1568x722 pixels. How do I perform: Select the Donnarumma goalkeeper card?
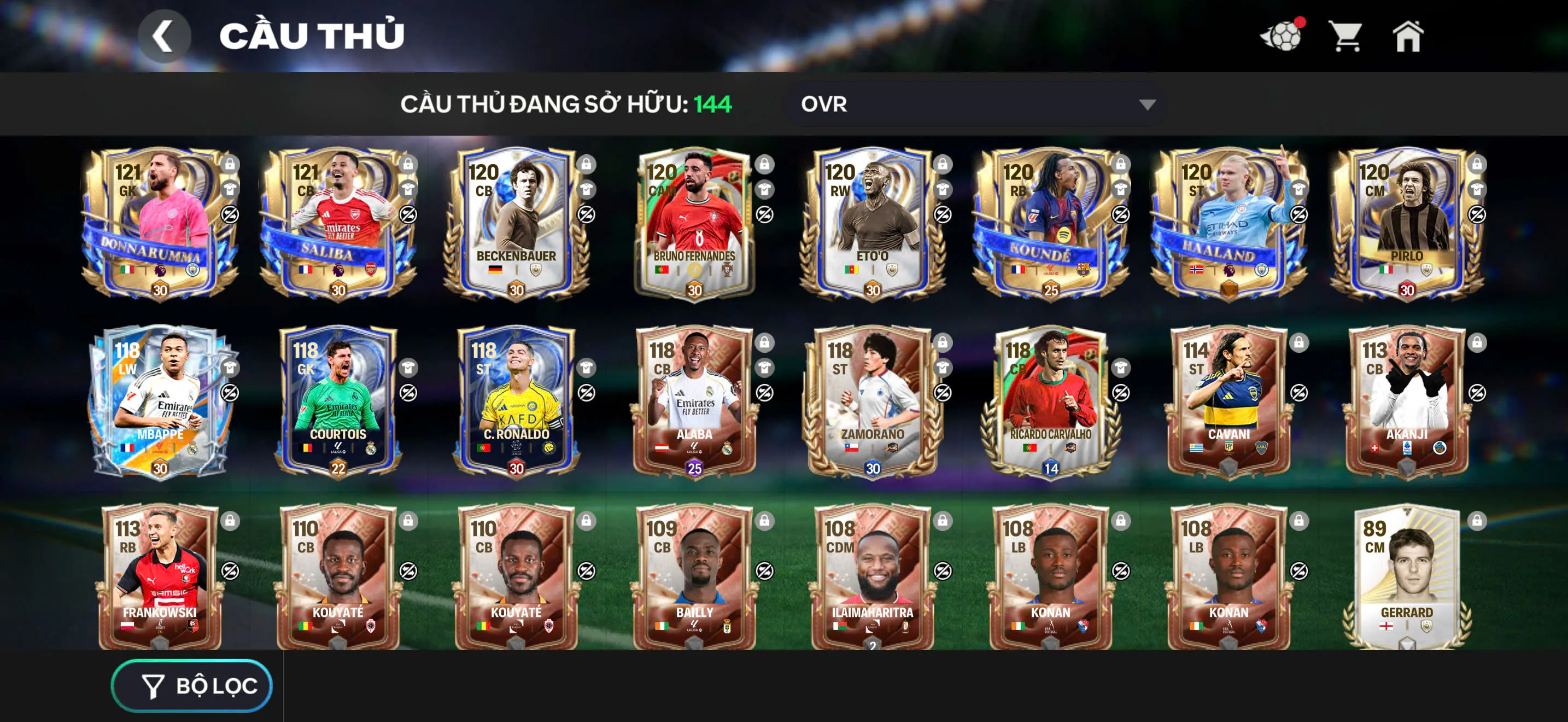point(160,223)
